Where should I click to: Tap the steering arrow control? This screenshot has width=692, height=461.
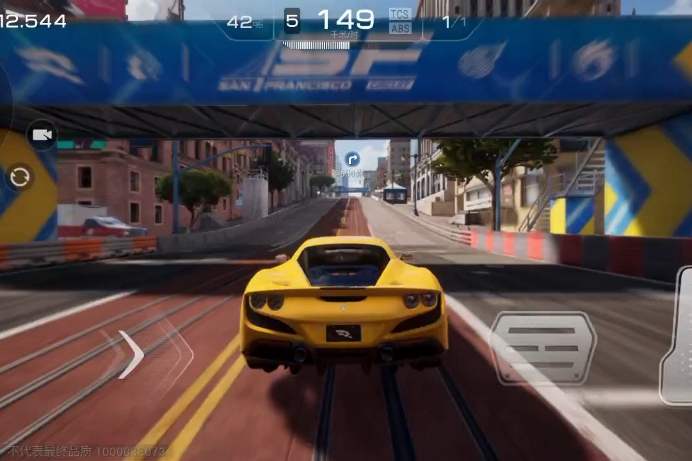pyautogui.click(x=132, y=355)
